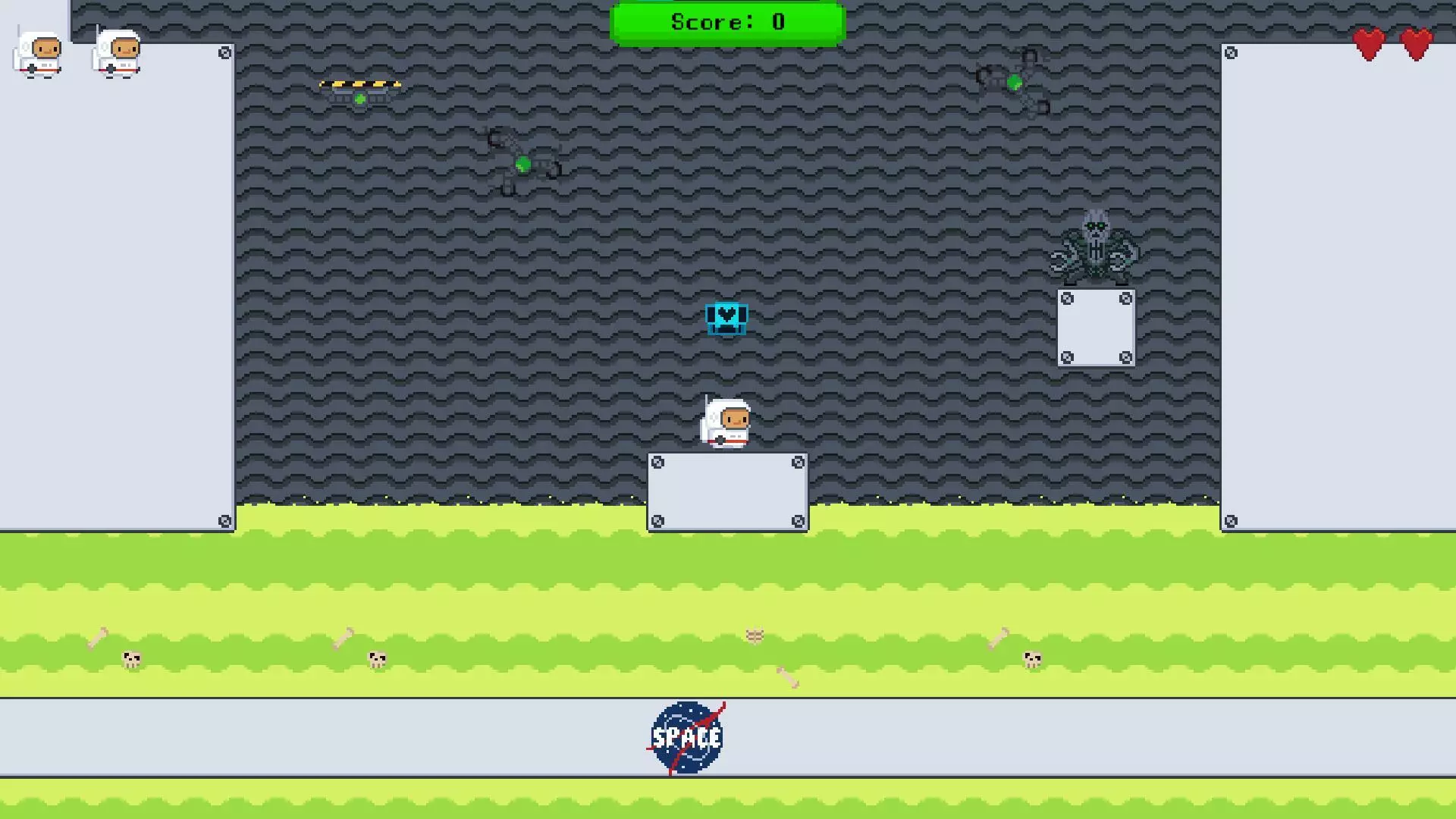The image size is (1456, 819).
Task: Select the player astronaut character
Action: click(x=726, y=423)
